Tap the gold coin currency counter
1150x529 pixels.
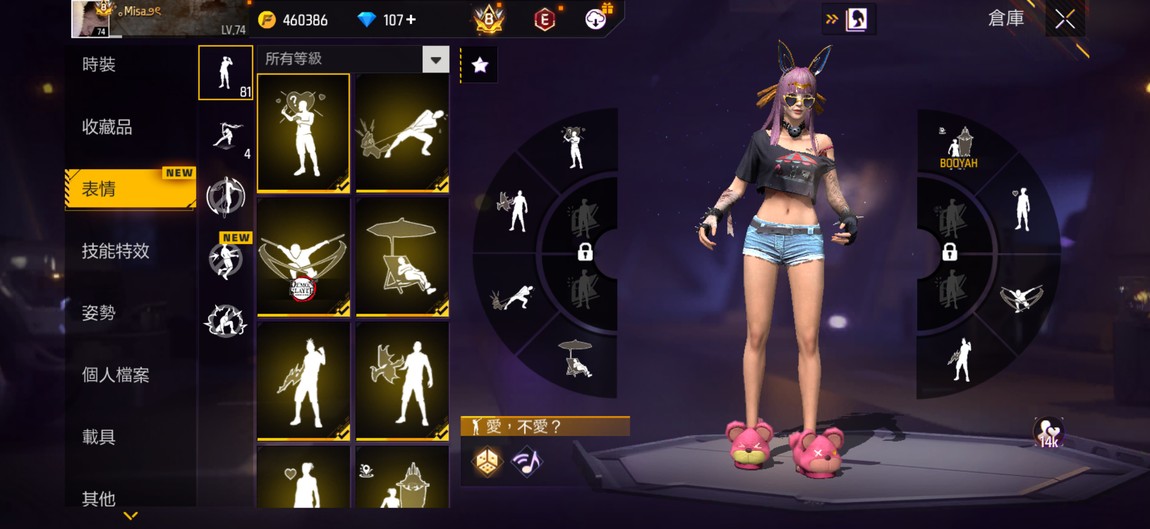click(293, 20)
